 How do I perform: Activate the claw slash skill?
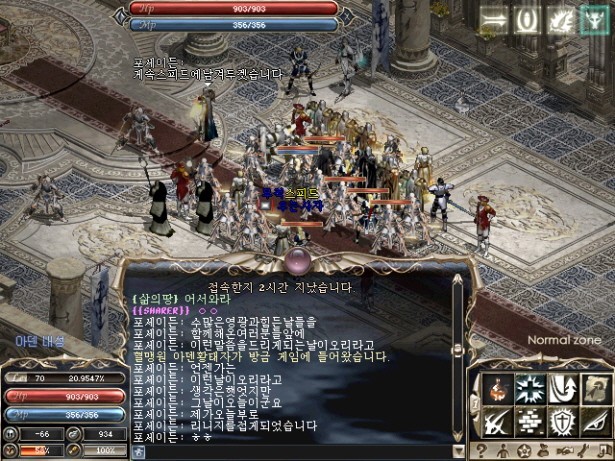click(x=499, y=421)
